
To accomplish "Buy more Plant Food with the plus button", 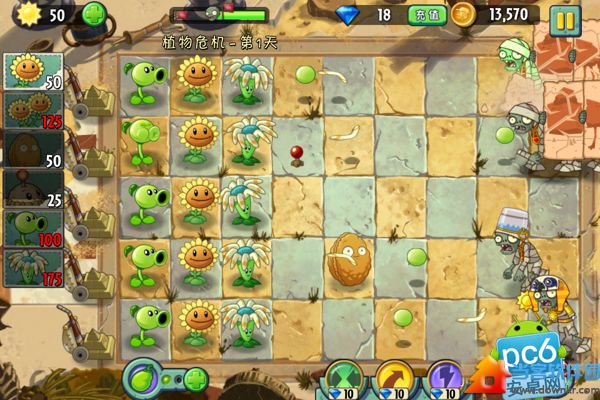I will (x=196, y=380).
